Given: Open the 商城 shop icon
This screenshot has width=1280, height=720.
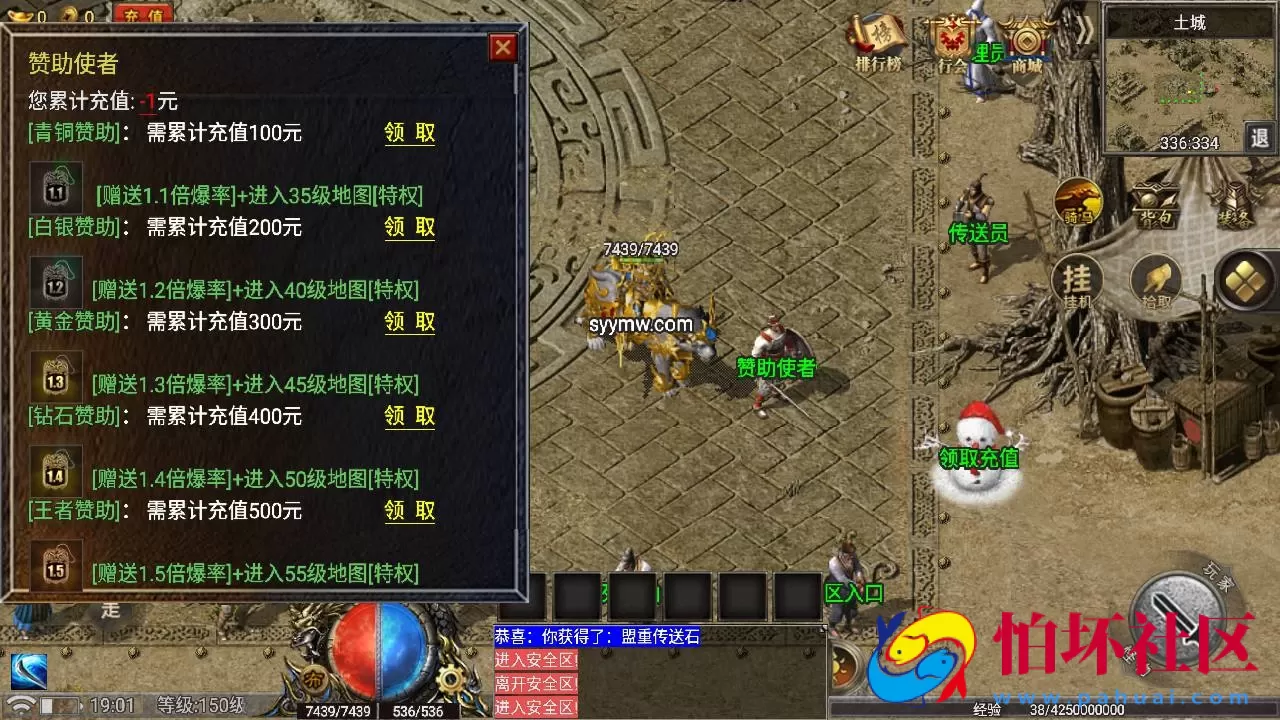Looking at the screenshot, I should [x=1025, y=40].
